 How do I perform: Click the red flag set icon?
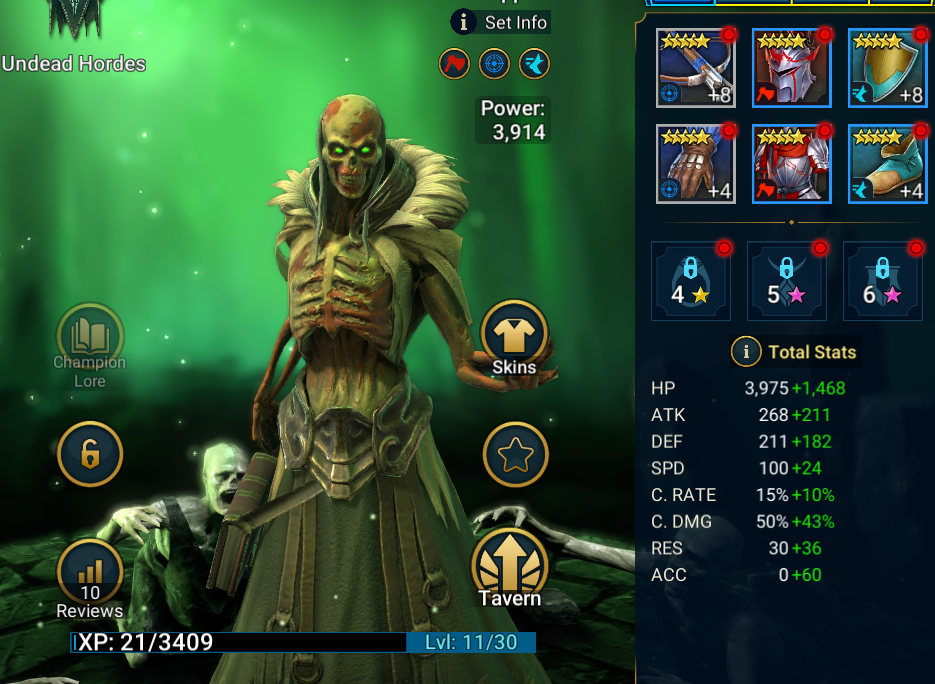point(454,63)
